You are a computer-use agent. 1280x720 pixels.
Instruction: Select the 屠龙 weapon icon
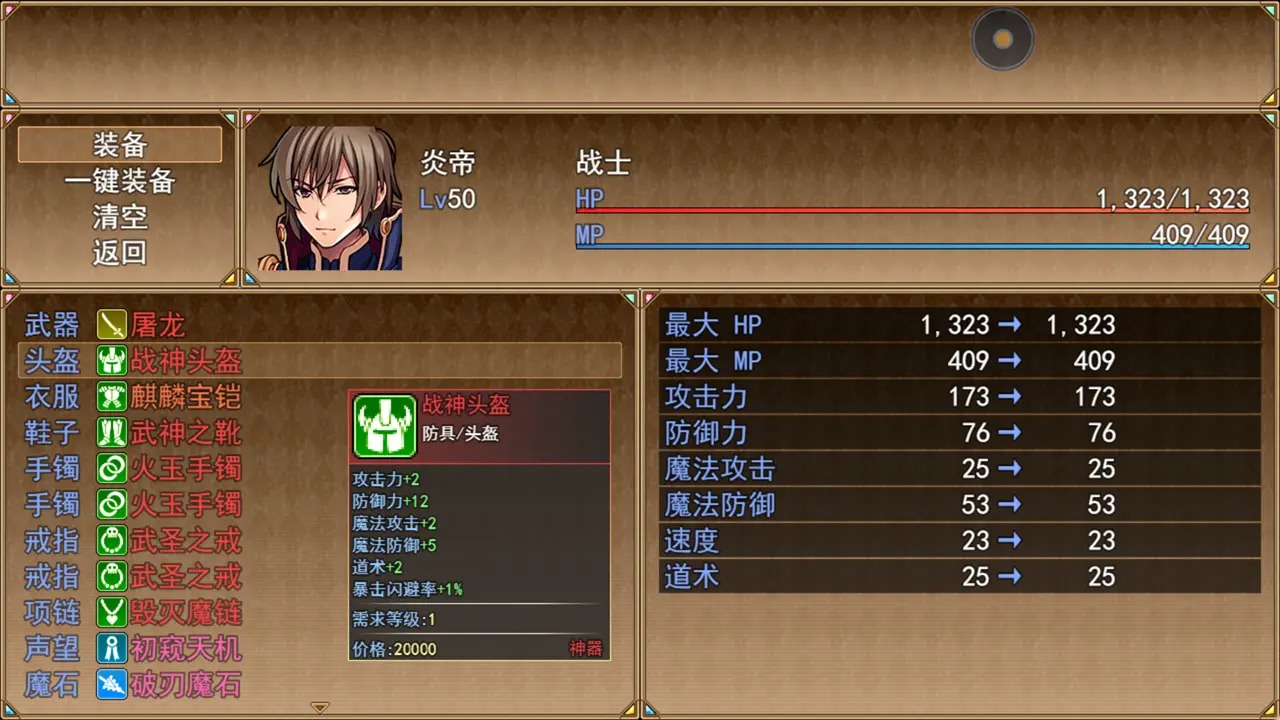pyautogui.click(x=110, y=324)
